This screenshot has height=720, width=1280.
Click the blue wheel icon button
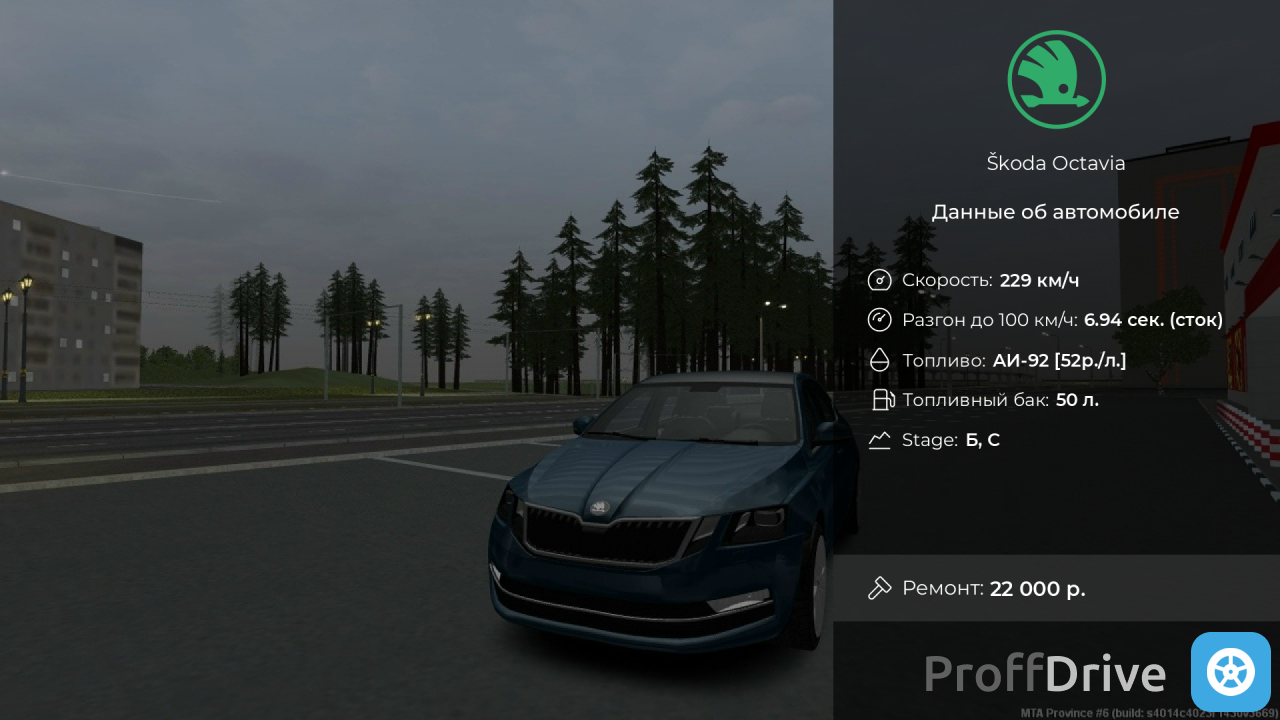1230,672
